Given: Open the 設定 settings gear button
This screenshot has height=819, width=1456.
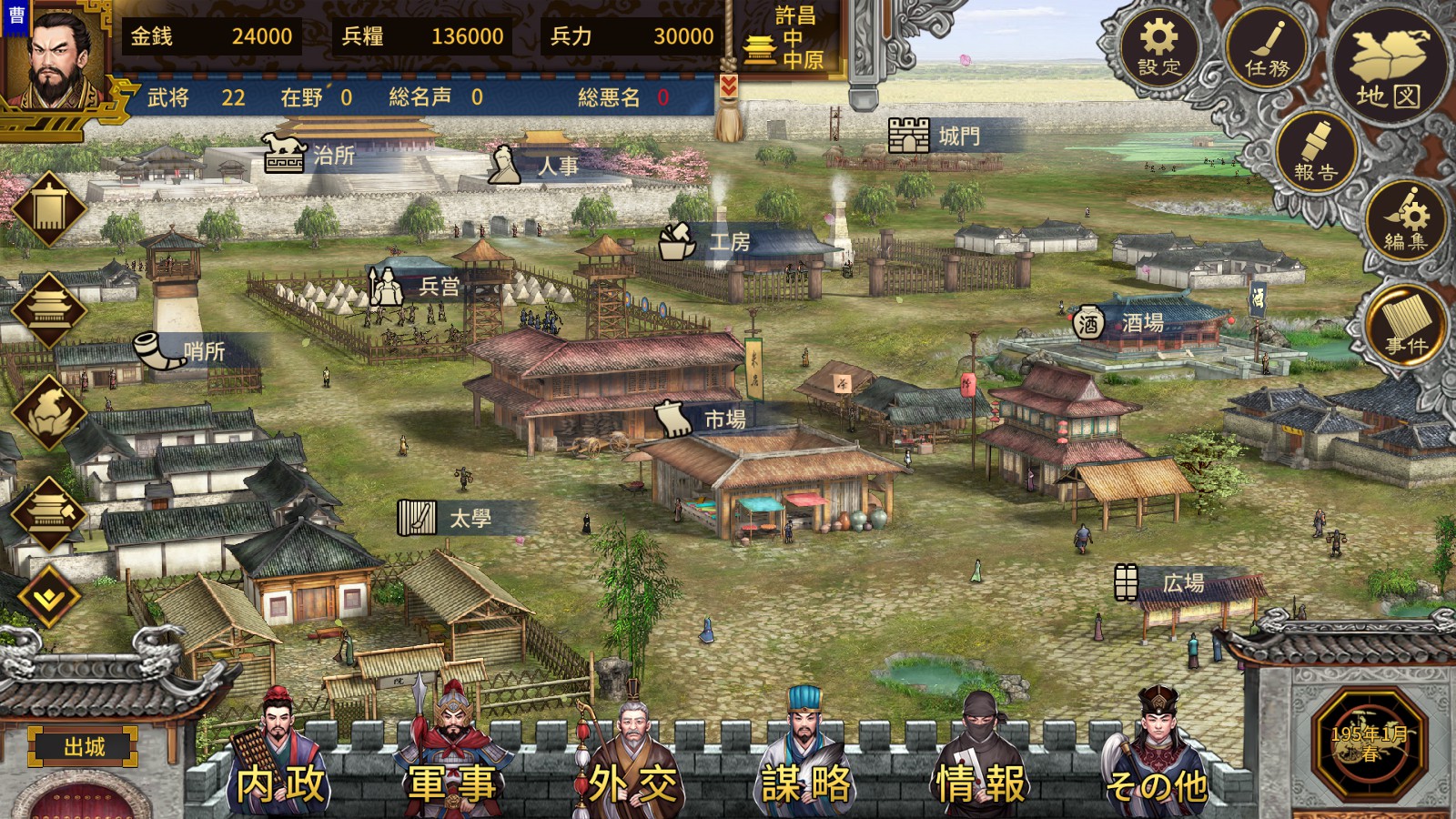Looking at the screenshot, I should coord(1158,45).
